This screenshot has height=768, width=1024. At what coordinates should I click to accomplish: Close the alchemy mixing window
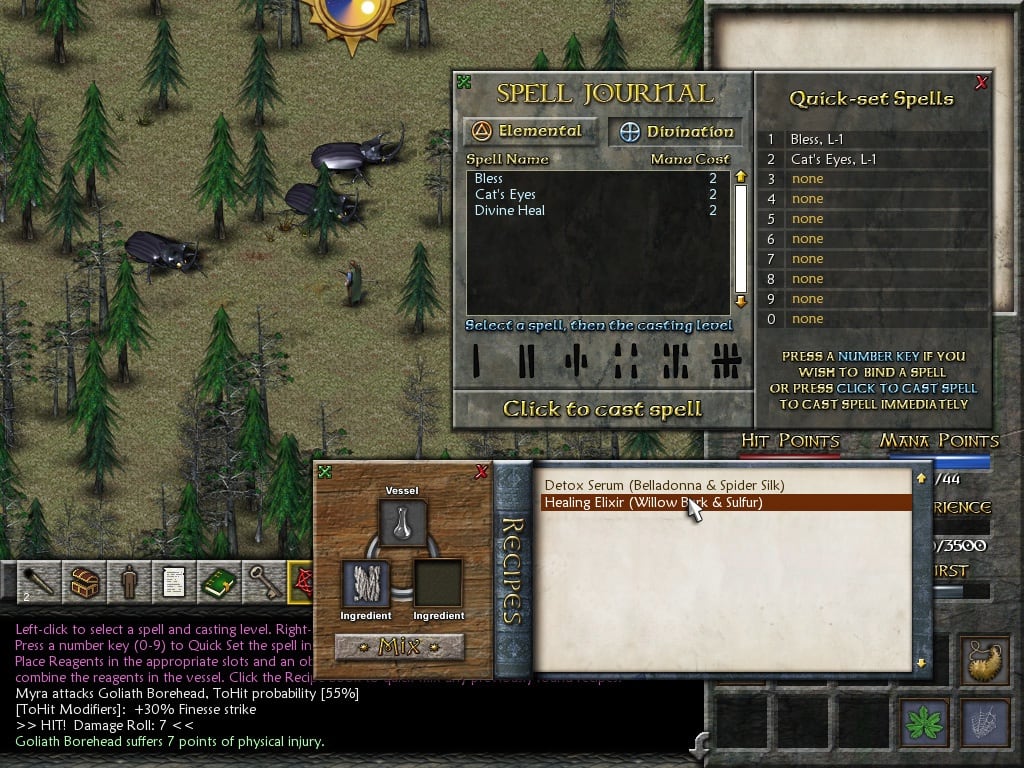(481, 472)
